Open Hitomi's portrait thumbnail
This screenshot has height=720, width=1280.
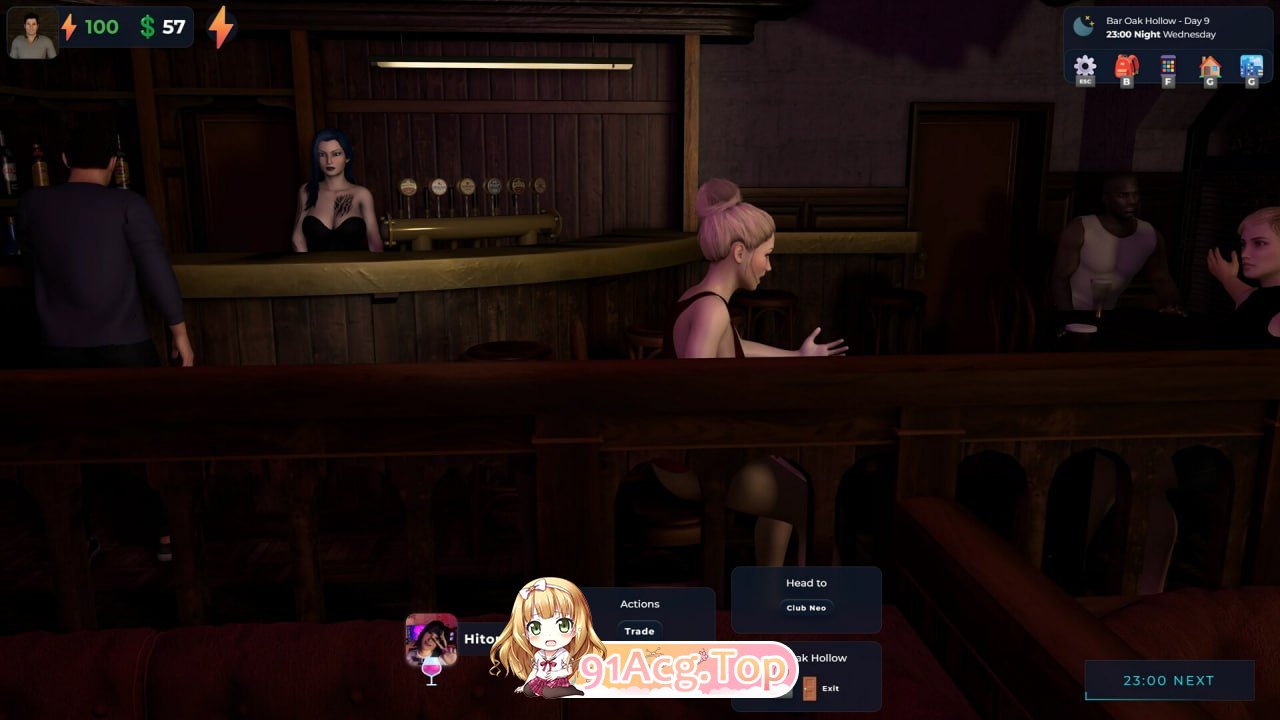[429, 637]
